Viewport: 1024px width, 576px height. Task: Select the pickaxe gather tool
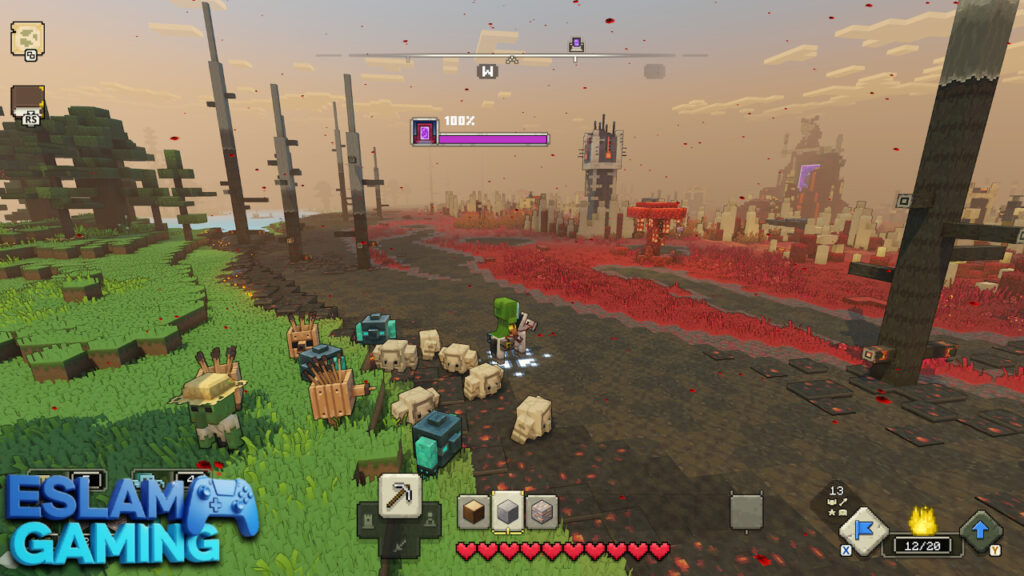(x=399, y=494)
